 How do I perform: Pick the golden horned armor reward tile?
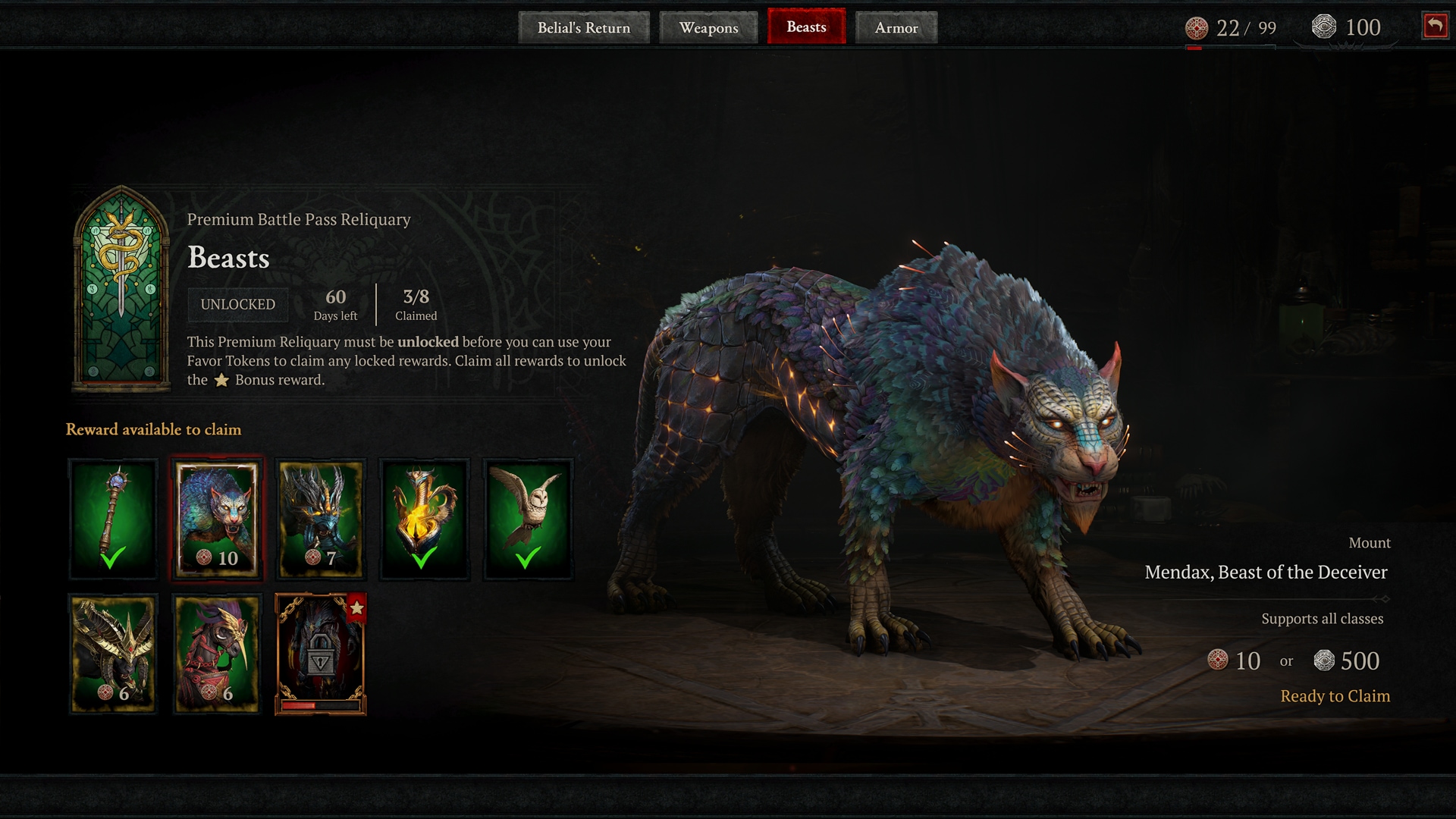click(x=114, y=654)
